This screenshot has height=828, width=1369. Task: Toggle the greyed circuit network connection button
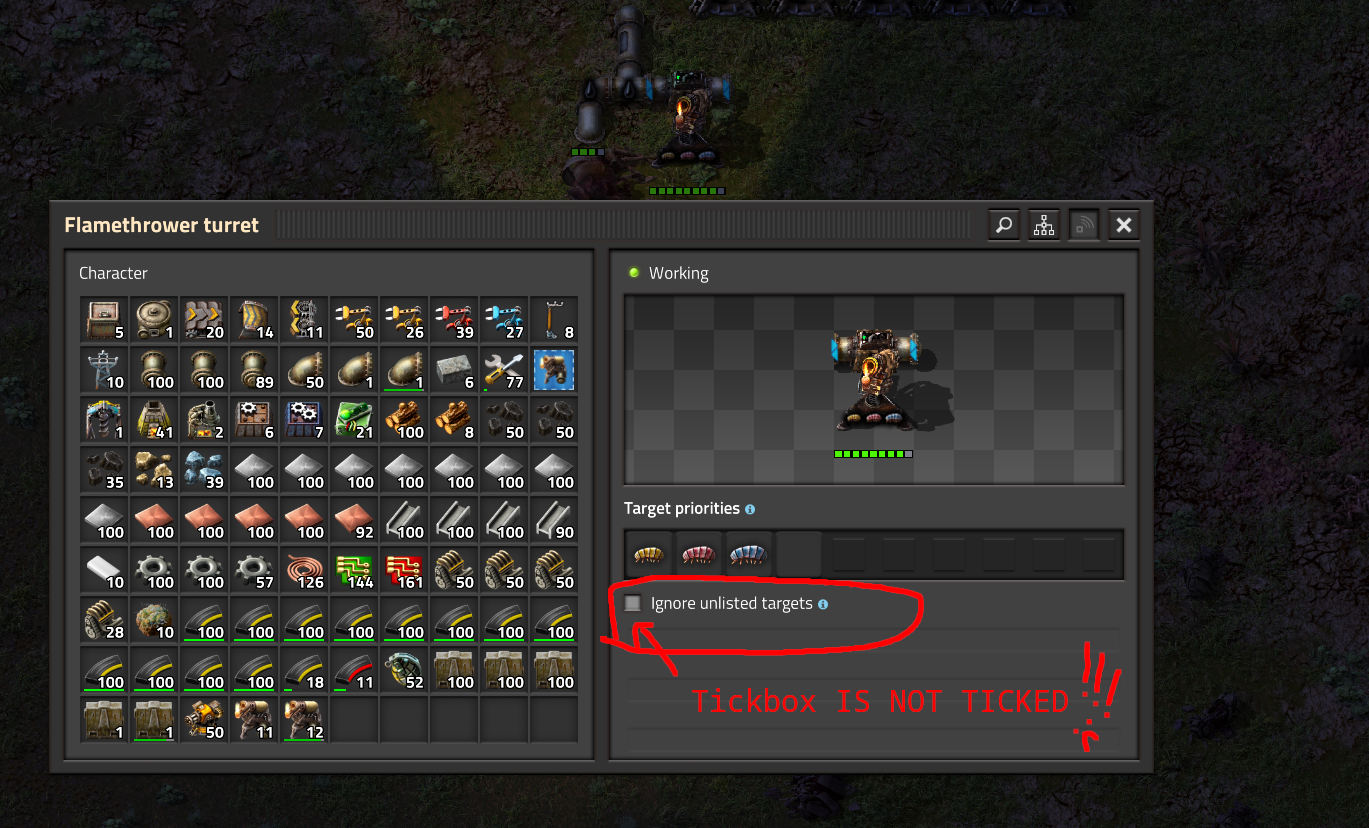1083,224
